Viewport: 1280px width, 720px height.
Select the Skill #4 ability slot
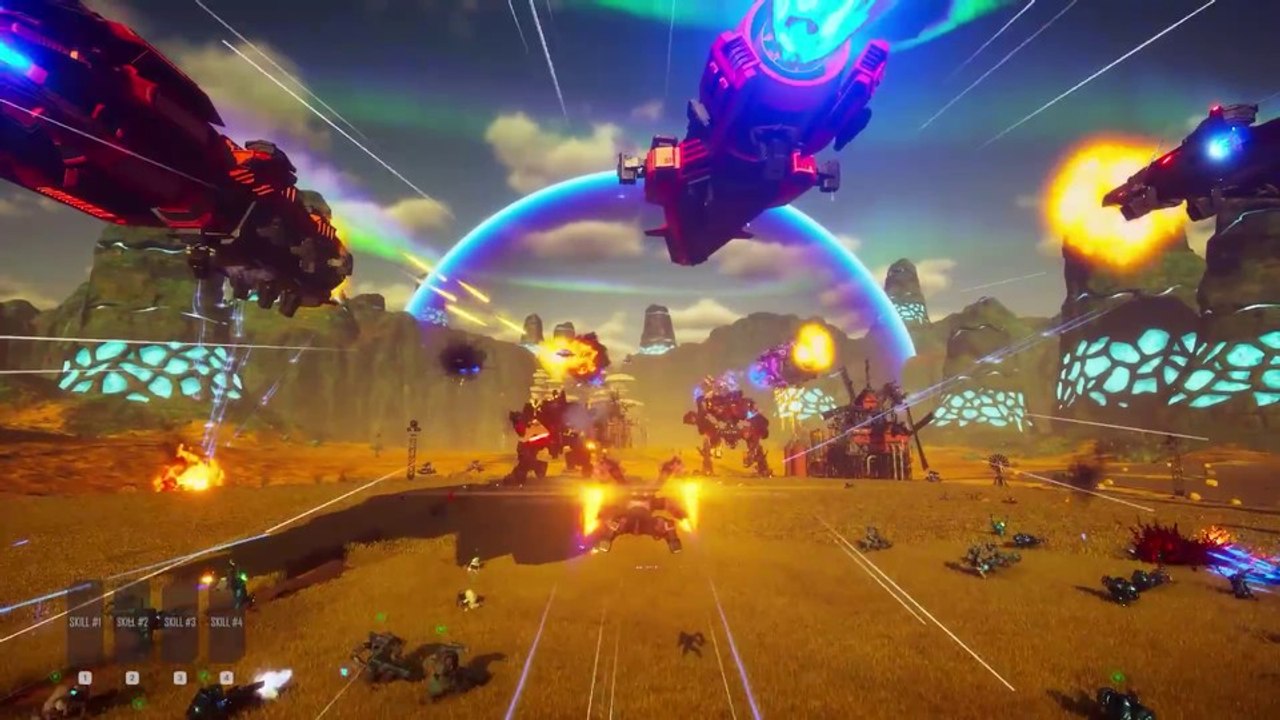[x=226, y=623]
